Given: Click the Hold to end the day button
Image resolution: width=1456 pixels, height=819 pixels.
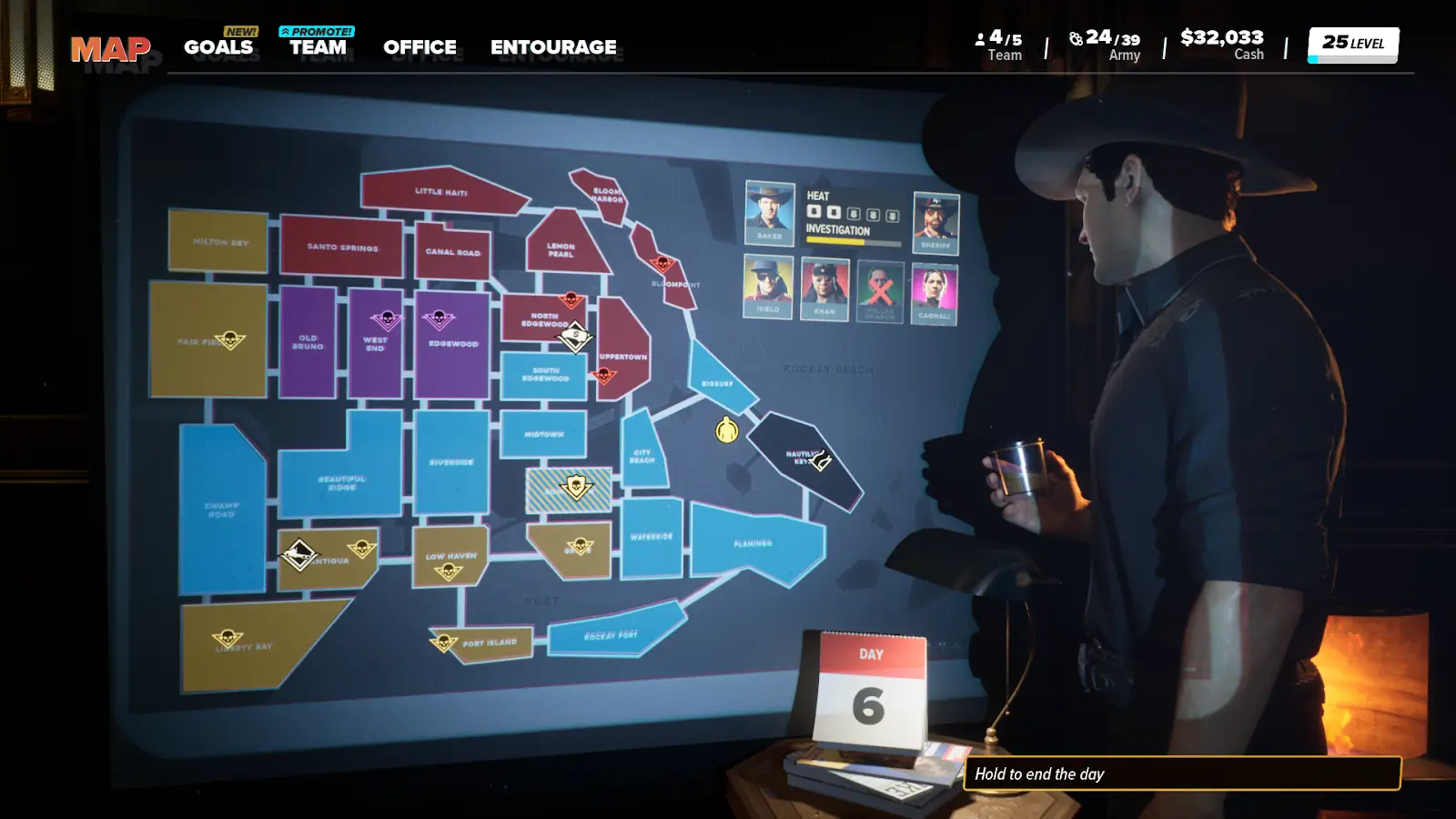Looking at the screenshot, I should [1182, 773].
